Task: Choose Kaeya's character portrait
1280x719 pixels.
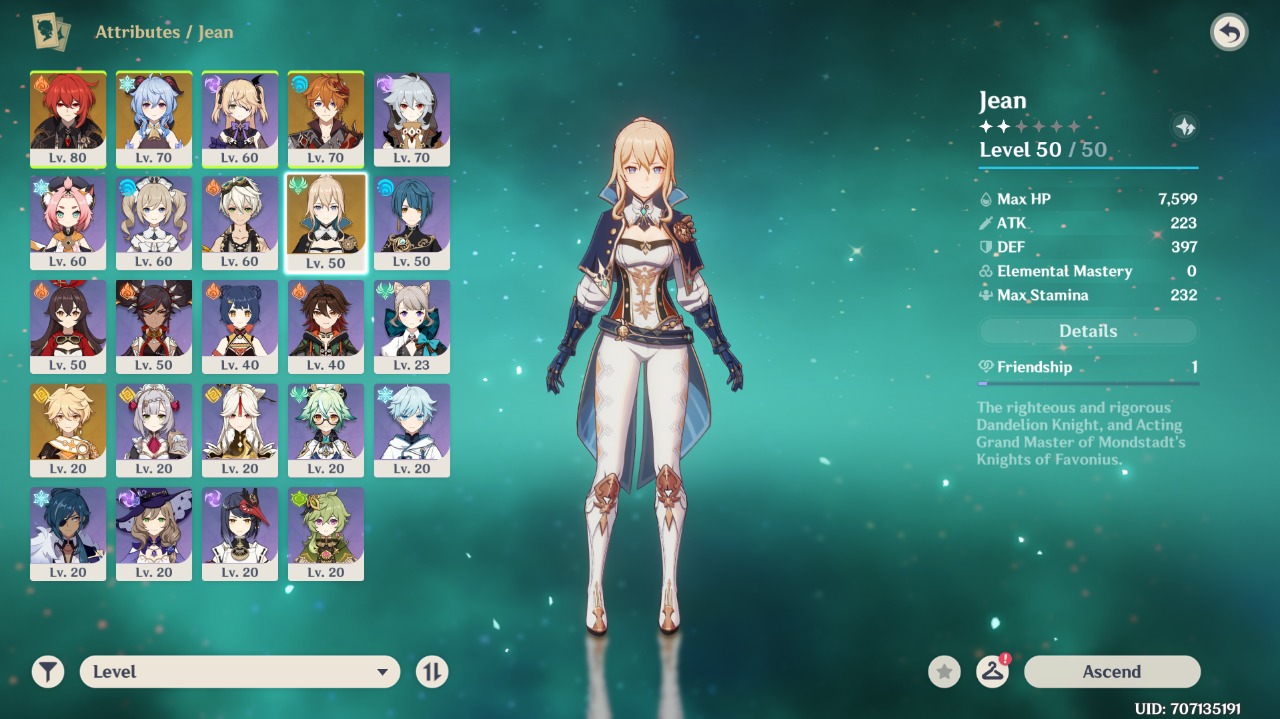Action: tap(68, 534)
